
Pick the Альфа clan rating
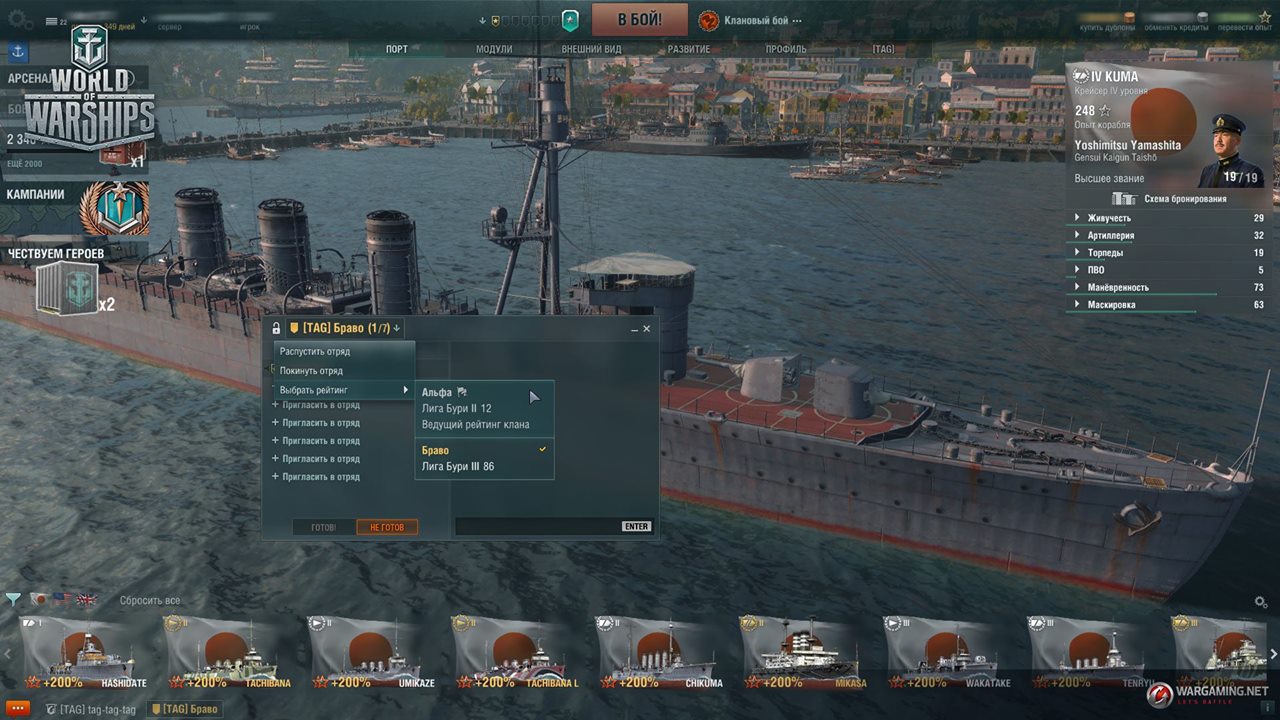click(x=438, y=393)
